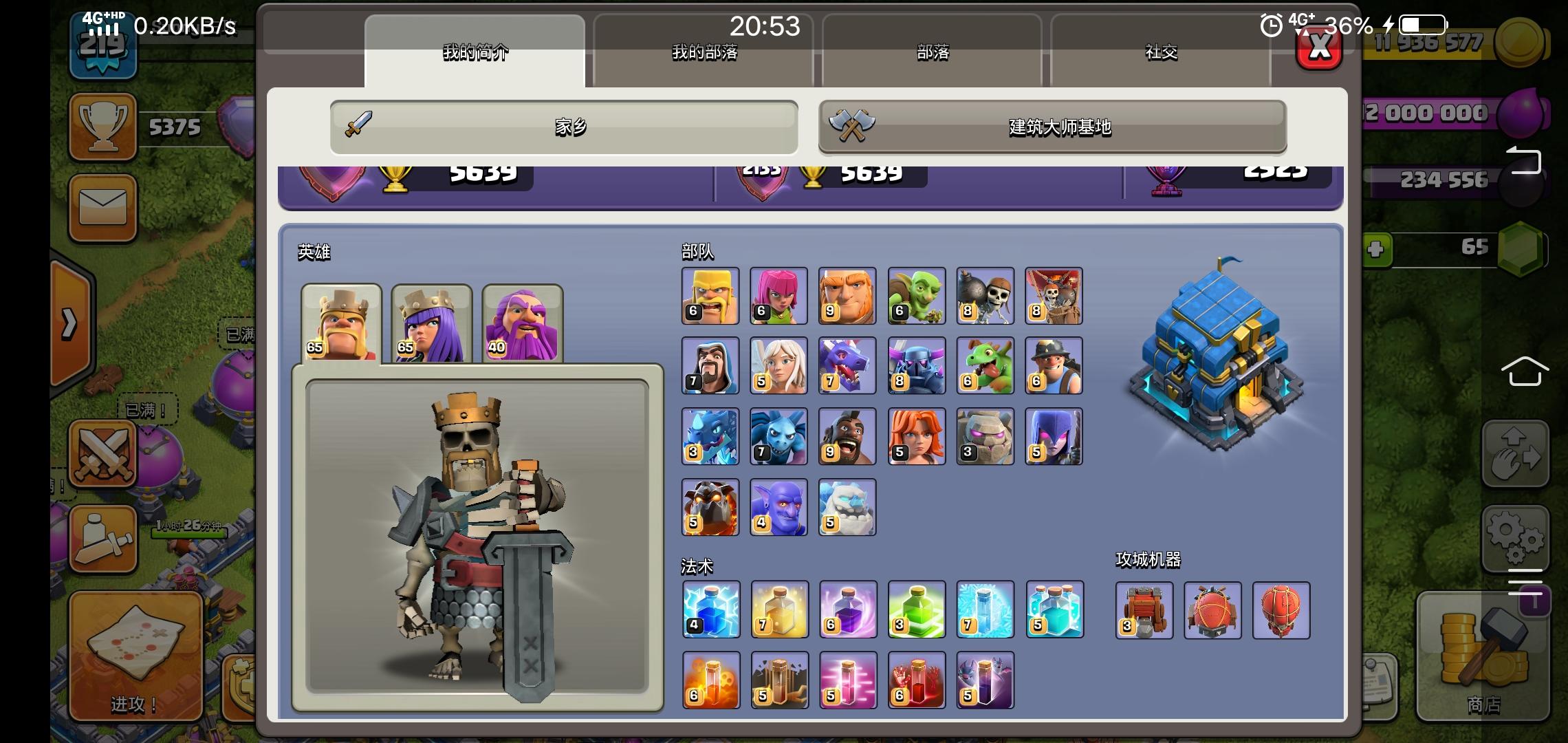1568x743 pixels.
Task: Open the 社交 tab
Action: tap(1162, 54)
